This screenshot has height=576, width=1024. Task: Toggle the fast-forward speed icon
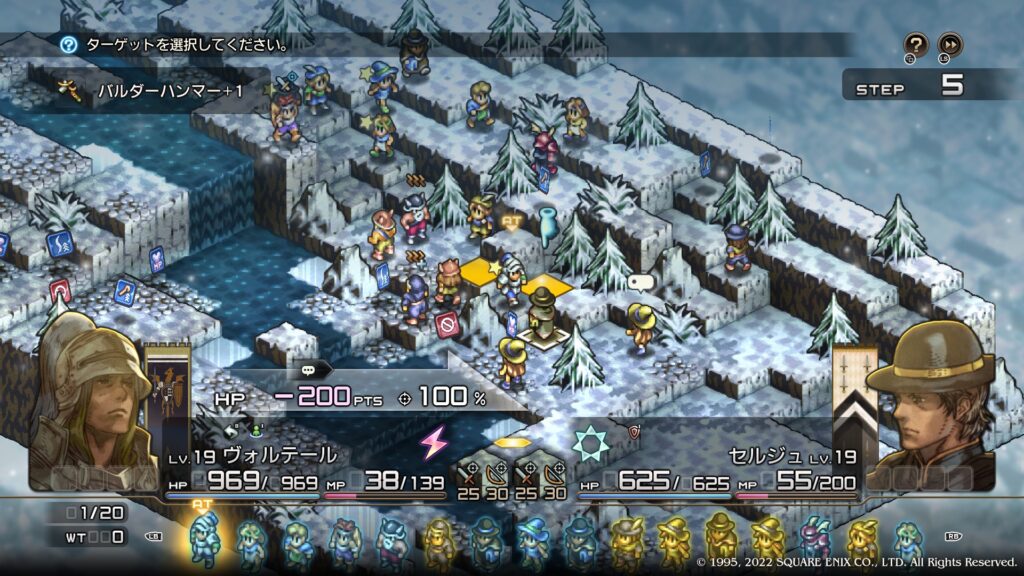click(x=950, y=45)
